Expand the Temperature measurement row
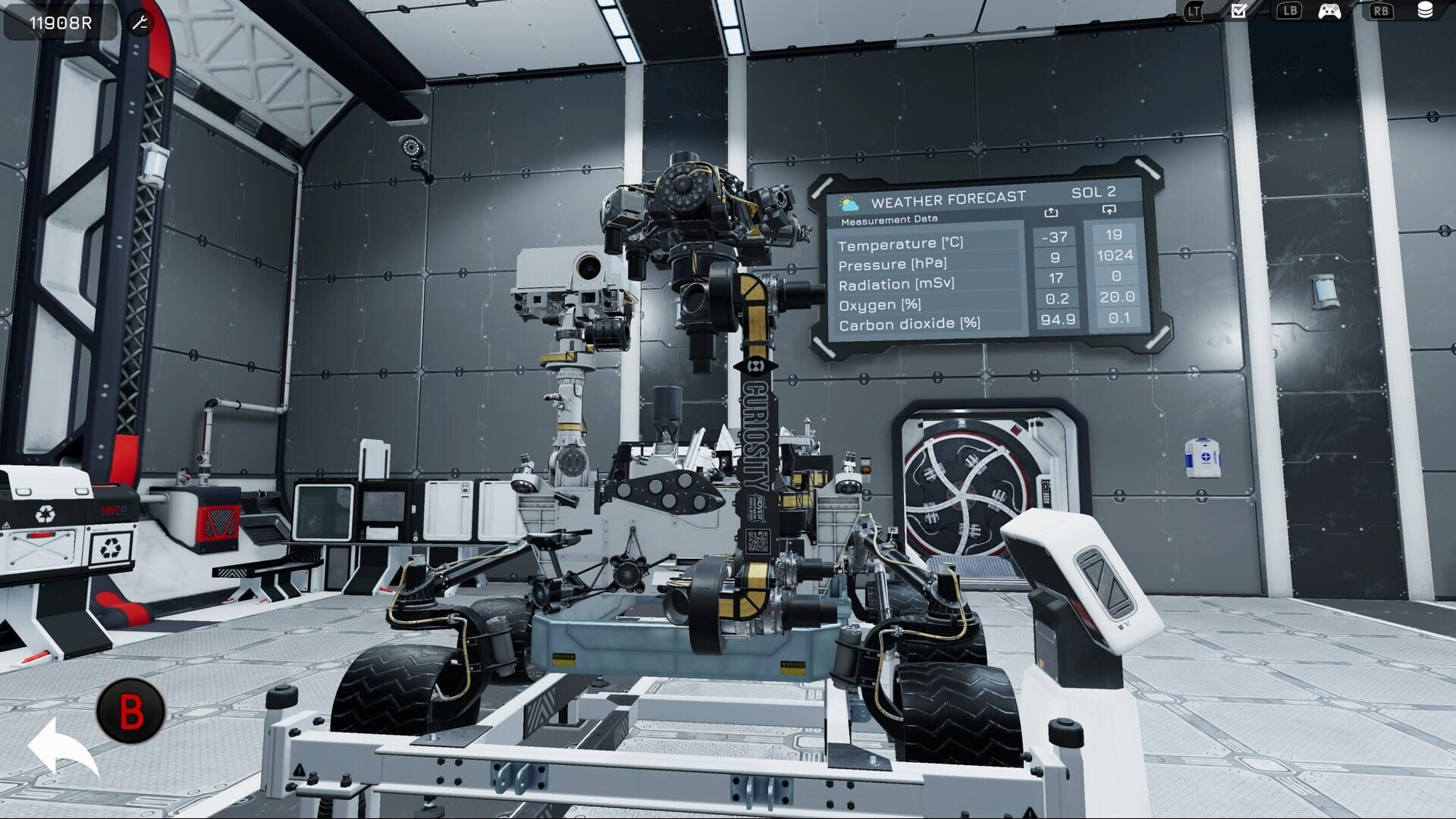 (x=902, y=245)
